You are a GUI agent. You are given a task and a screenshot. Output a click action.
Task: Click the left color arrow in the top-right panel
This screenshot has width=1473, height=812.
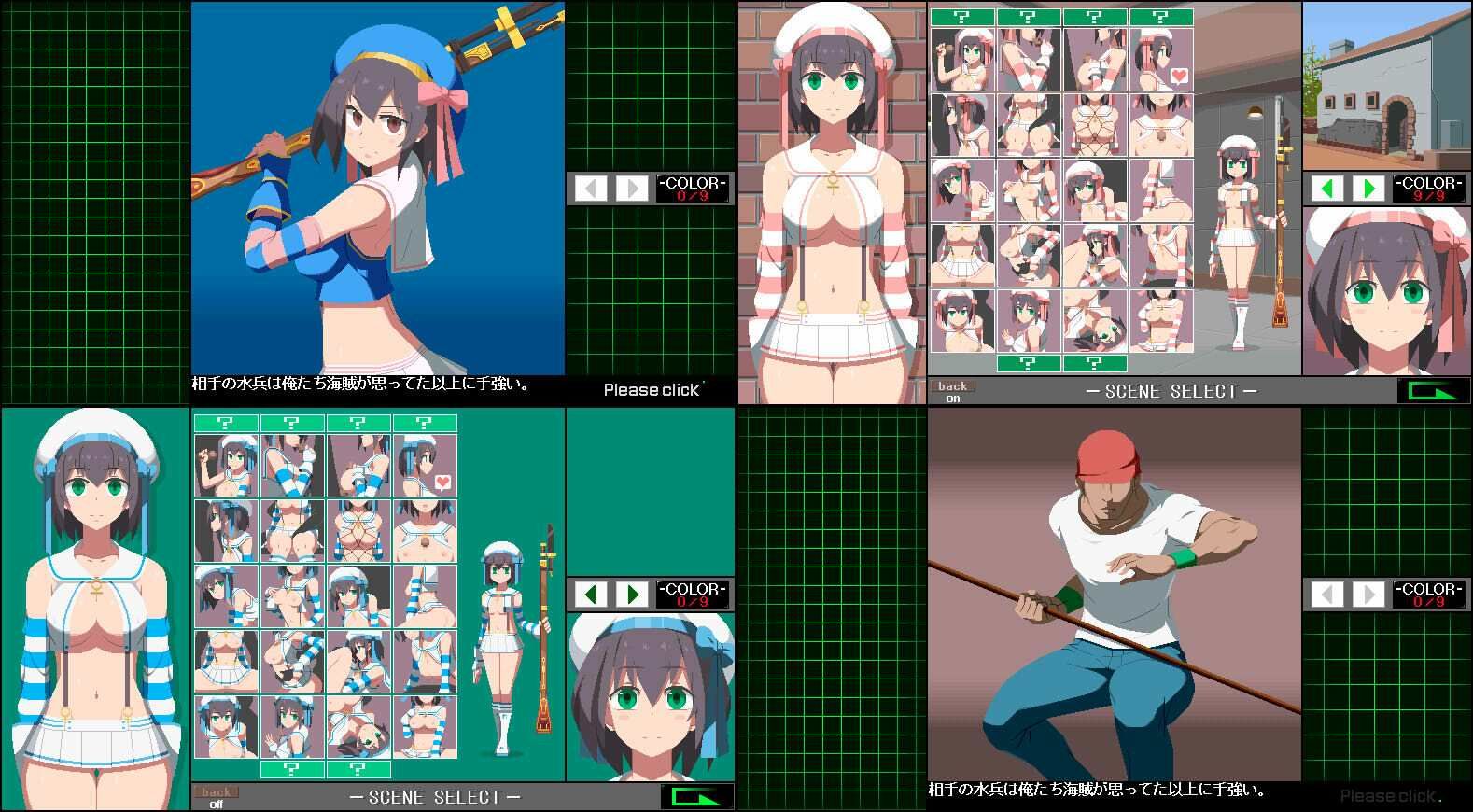pos(1328,189)
